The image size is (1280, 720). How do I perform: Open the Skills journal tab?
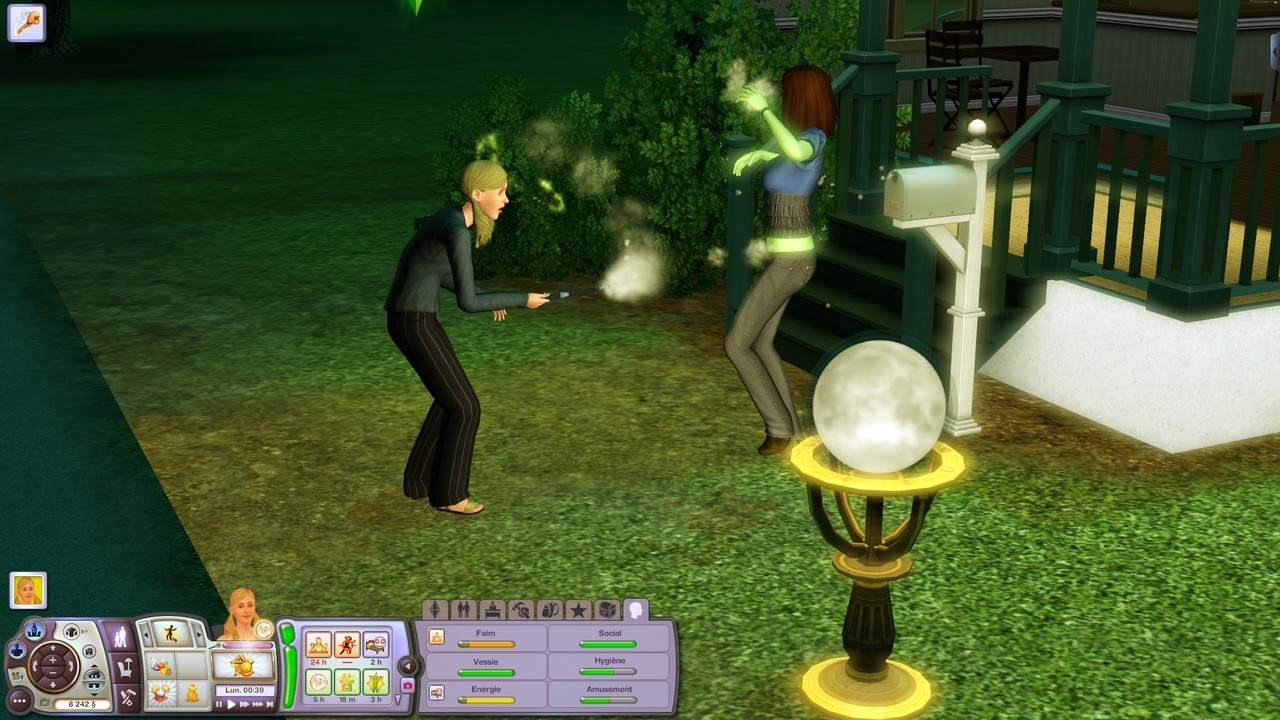[x=520, y=610]
